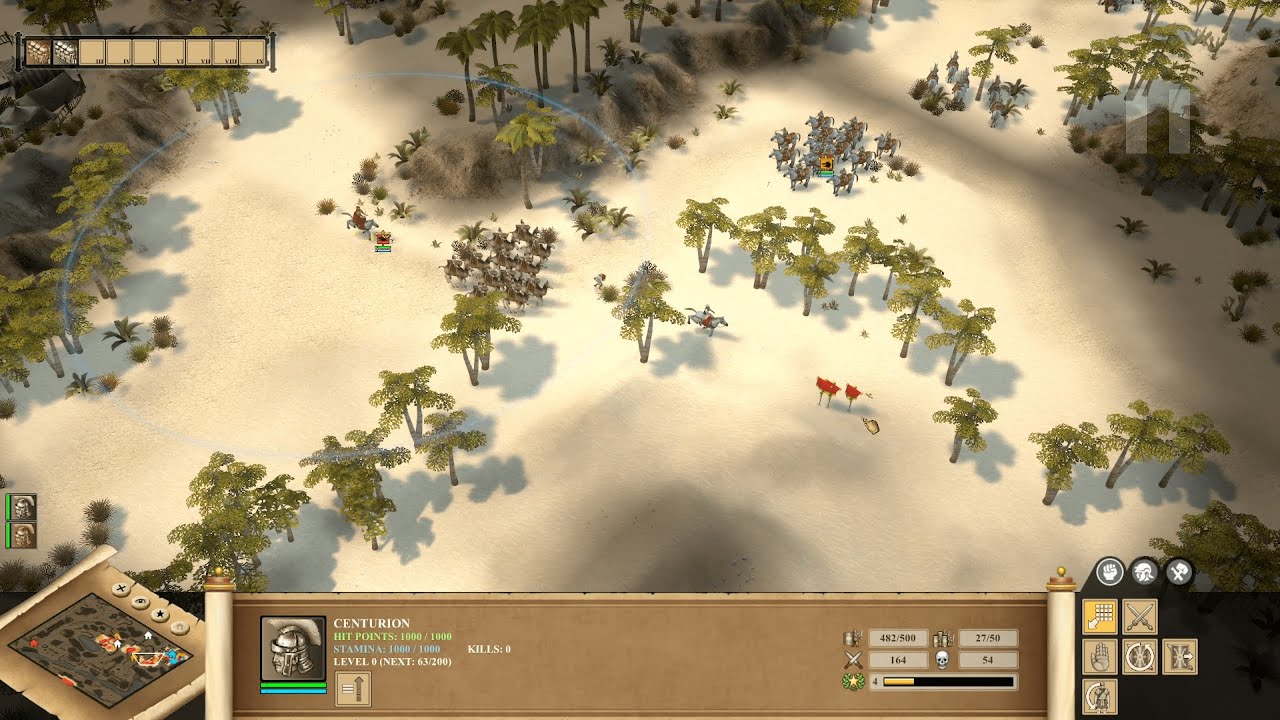The width and height of the screenshot is (1280, 720).
Task: Toggle the minimap eye button
Action: point(141,601)
